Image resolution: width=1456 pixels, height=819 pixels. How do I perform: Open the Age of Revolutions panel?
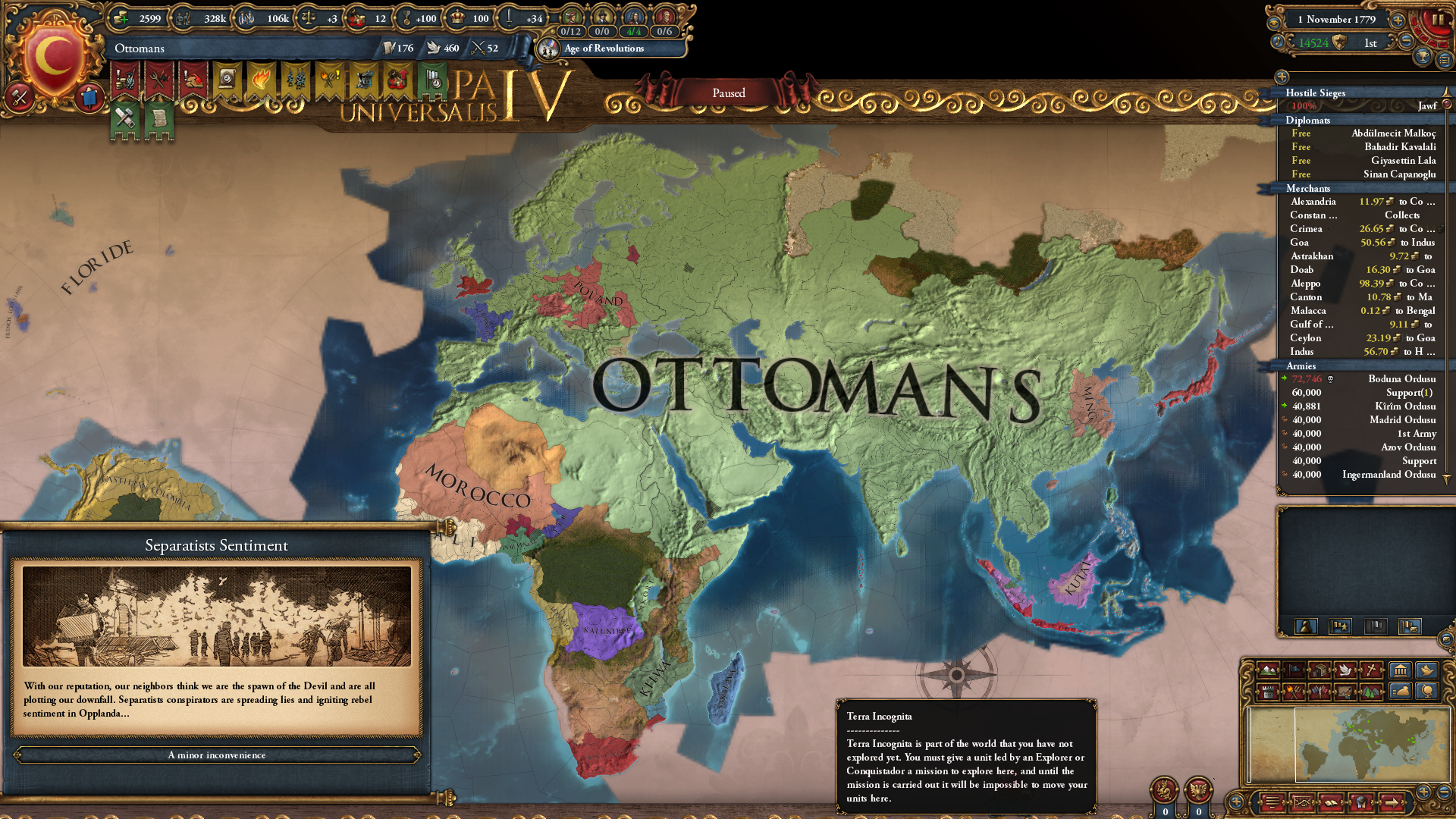tap(603, 49)
